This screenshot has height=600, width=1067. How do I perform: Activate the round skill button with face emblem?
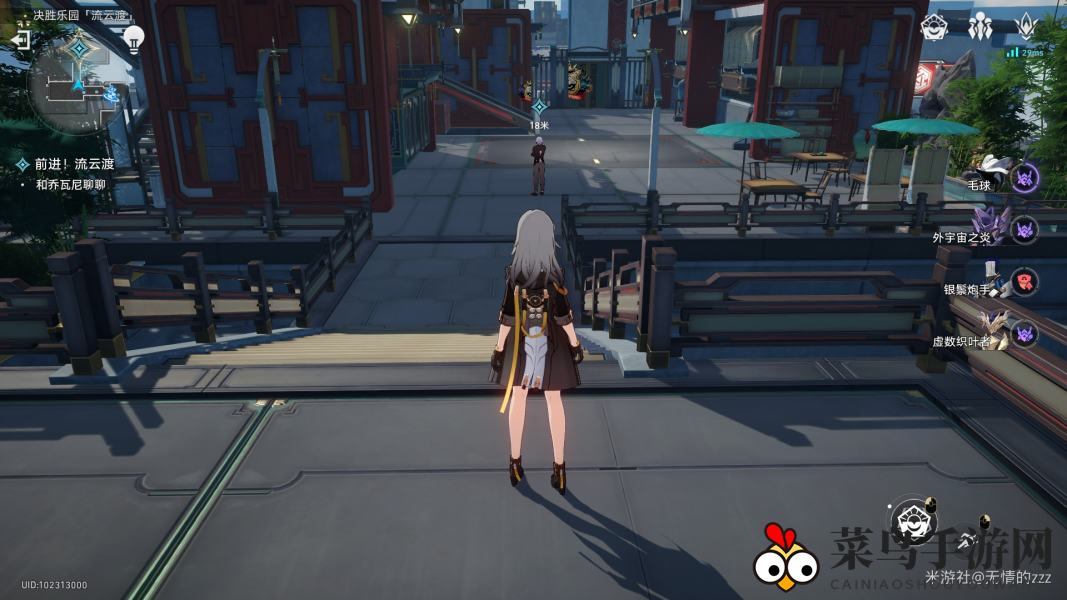click(913, 520)
